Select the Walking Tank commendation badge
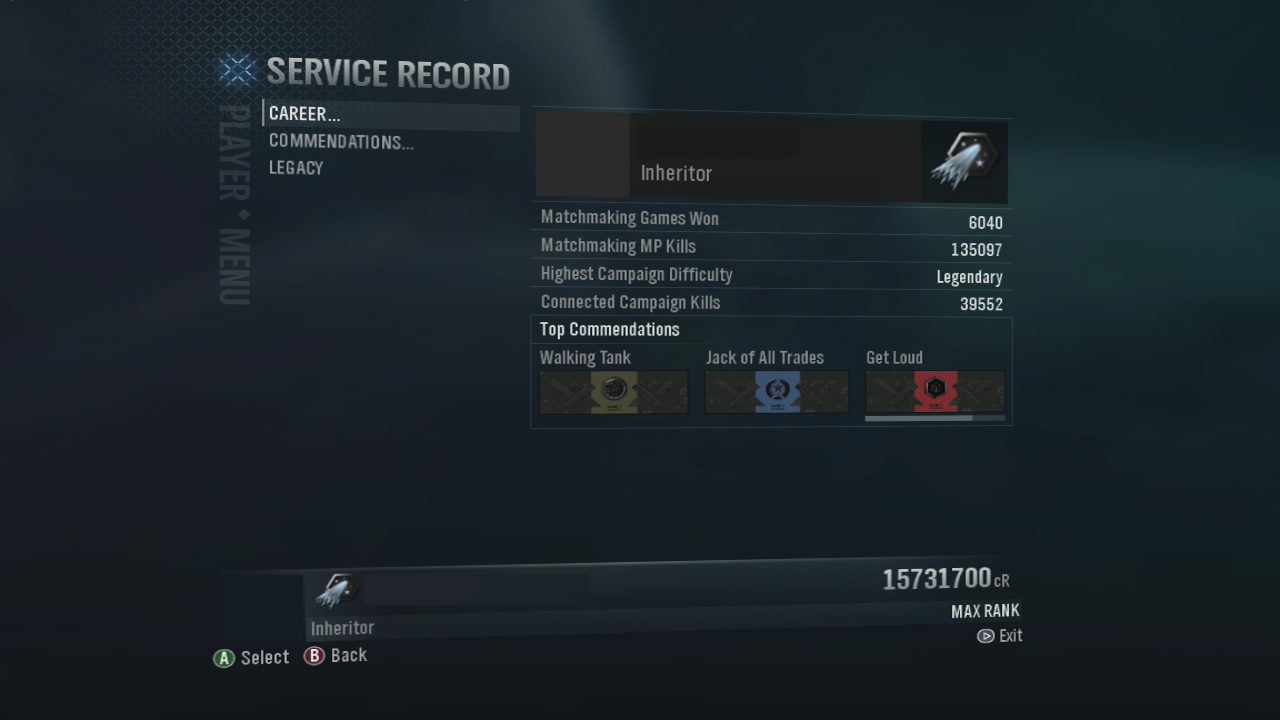 pos(613,392)
